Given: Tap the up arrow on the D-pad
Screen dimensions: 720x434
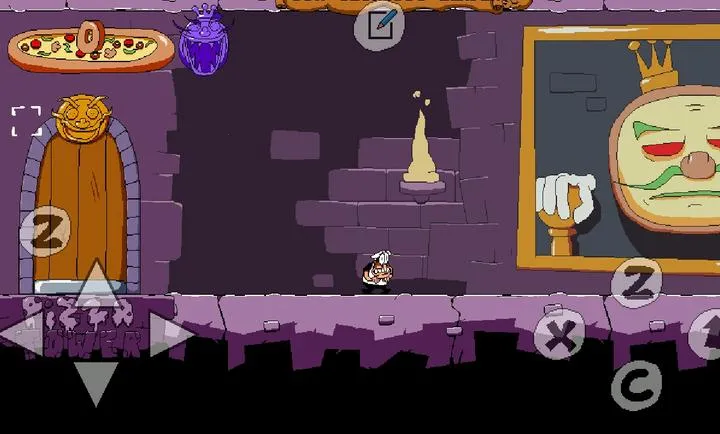Looking at the screenshot, I should pyautogui.click(x=95, y=286).
